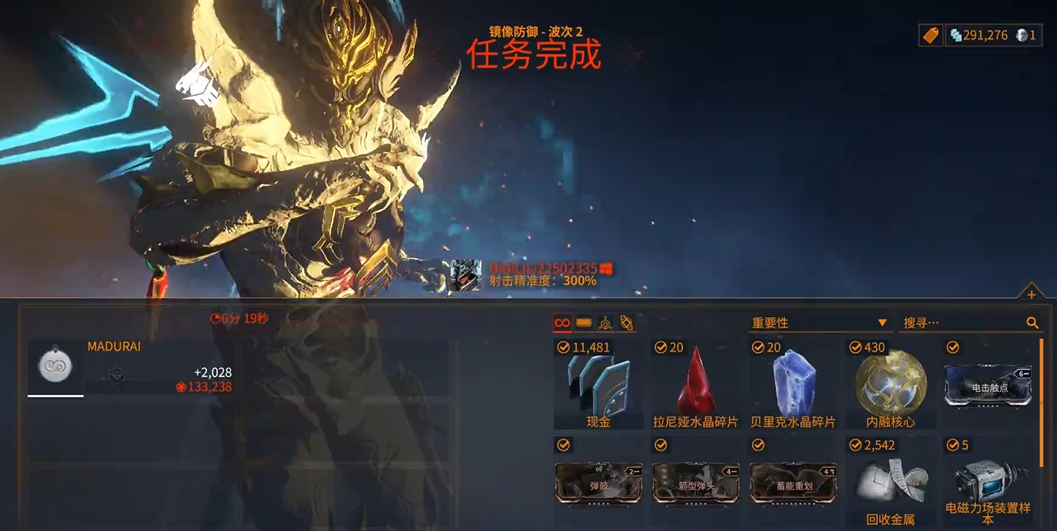This screenshot has height=531, width=1057.
Task: View the 电击触点 mod card
Action: pos(988,386)
